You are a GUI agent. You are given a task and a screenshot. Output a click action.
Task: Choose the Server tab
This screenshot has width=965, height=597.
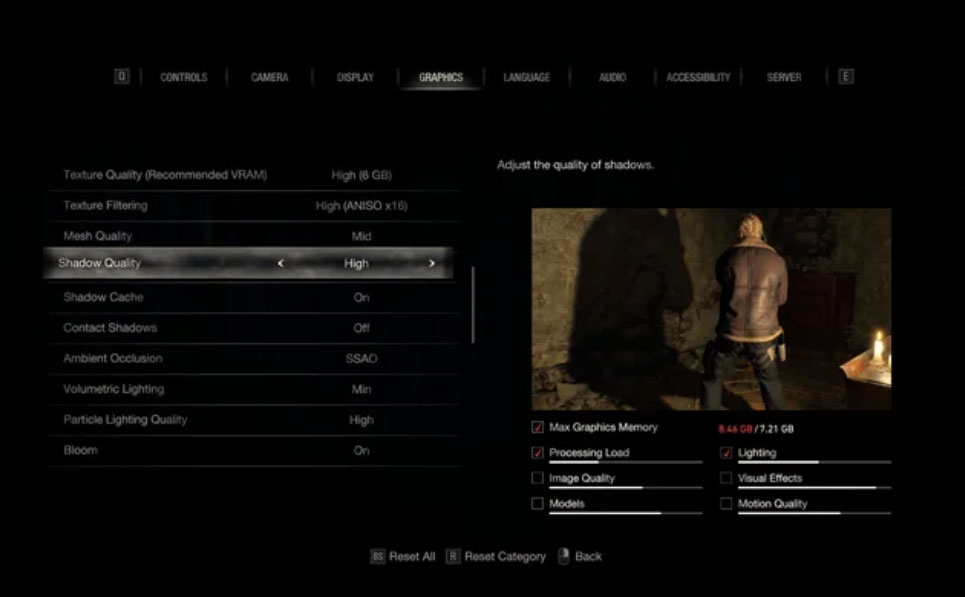[784, 77]
